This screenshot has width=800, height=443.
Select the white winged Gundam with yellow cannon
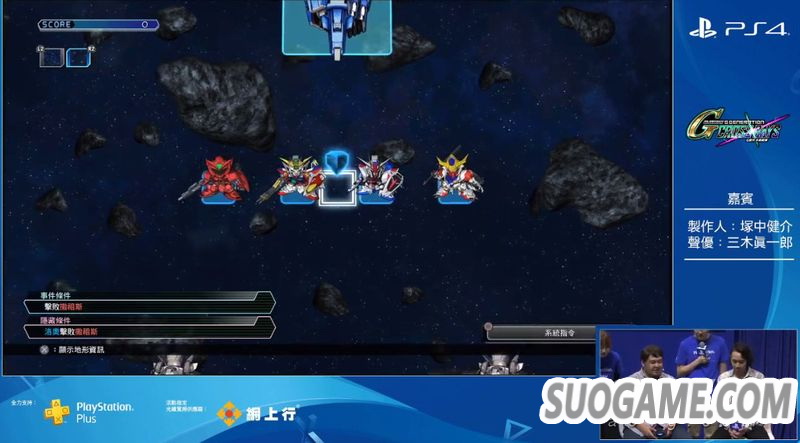click(x=297, y=178)
